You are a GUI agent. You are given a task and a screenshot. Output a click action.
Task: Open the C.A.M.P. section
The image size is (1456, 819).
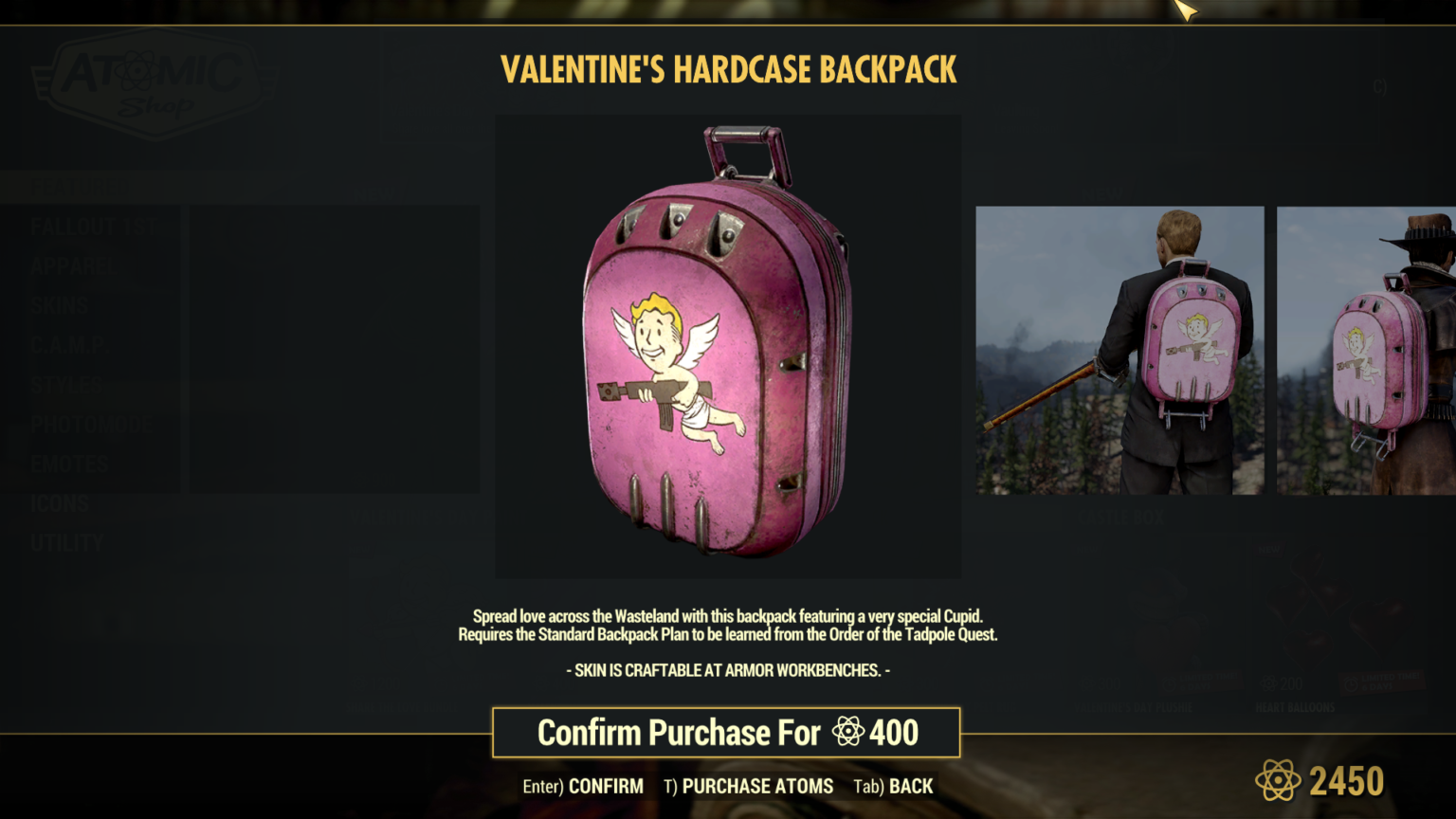tap(71, 345)
